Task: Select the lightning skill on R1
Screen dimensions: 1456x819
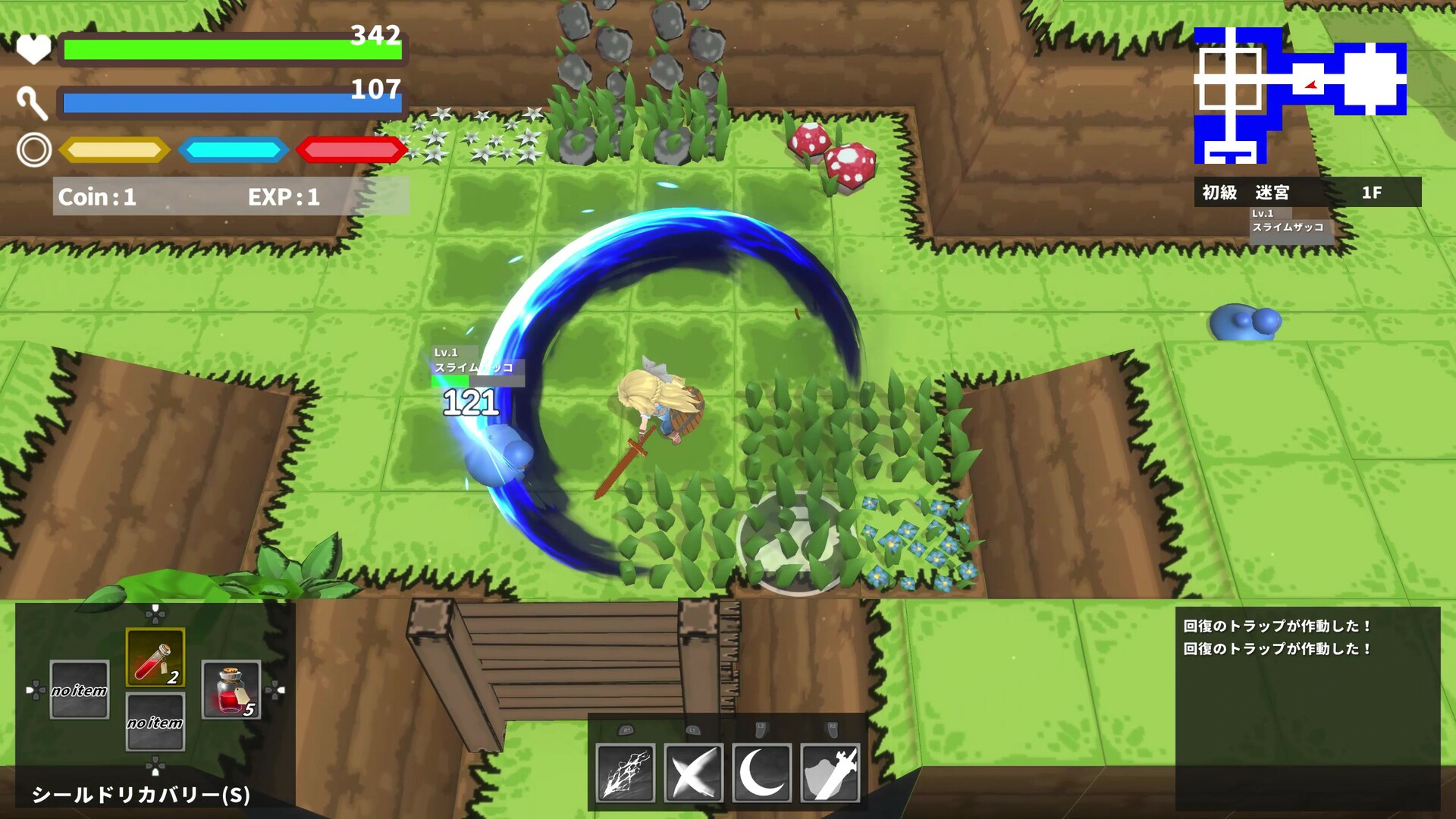Action: [624, 770]
